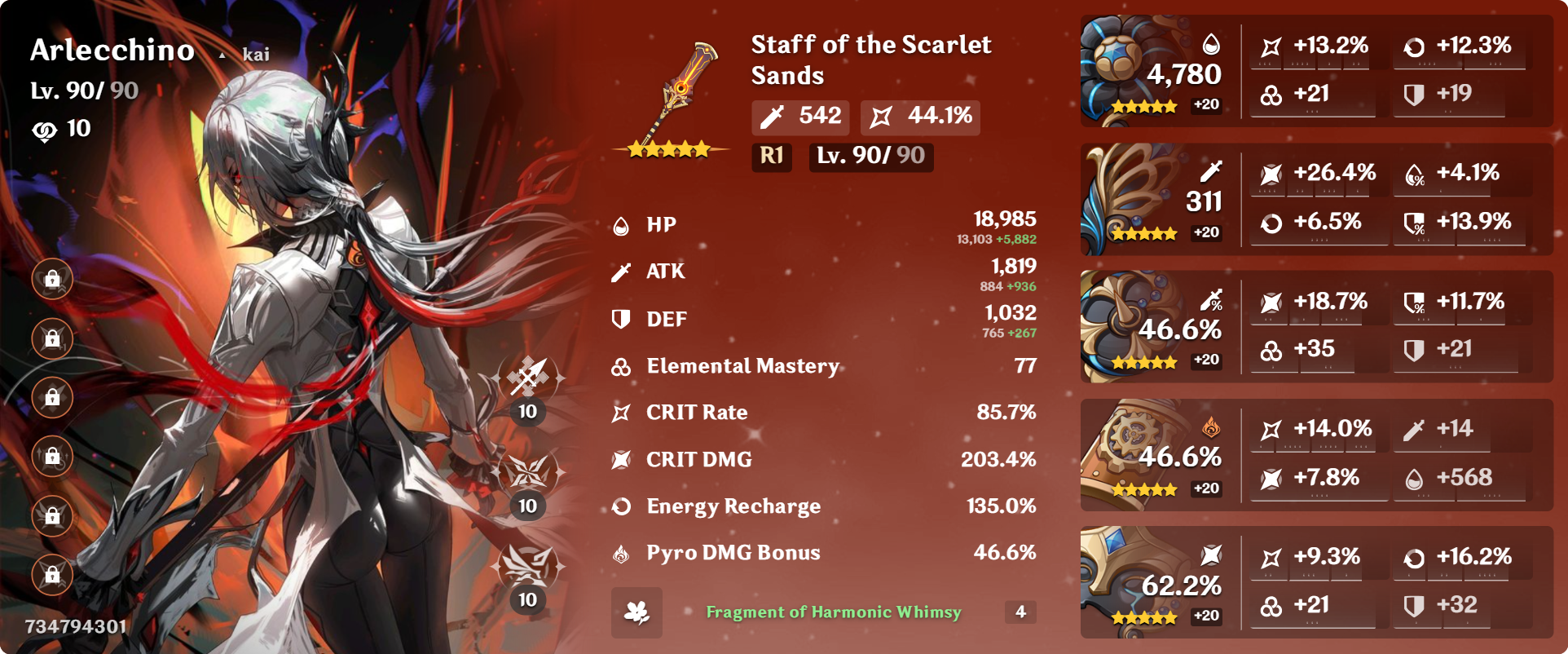Screen dimensions: 1568x654
Task: Toggle the topmost artifact lock padlock
Action: [51, 278]
